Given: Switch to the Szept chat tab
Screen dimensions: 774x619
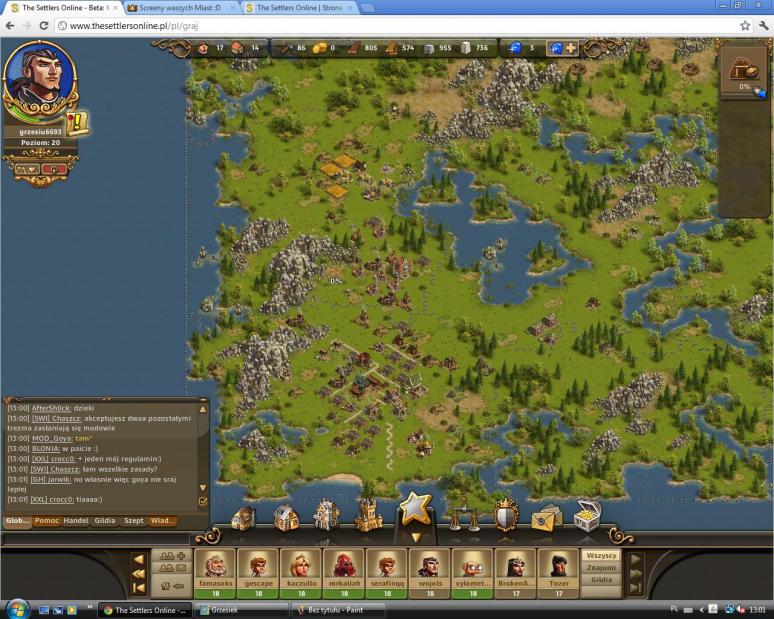Looking at the screenshot, I should (133, 521).
